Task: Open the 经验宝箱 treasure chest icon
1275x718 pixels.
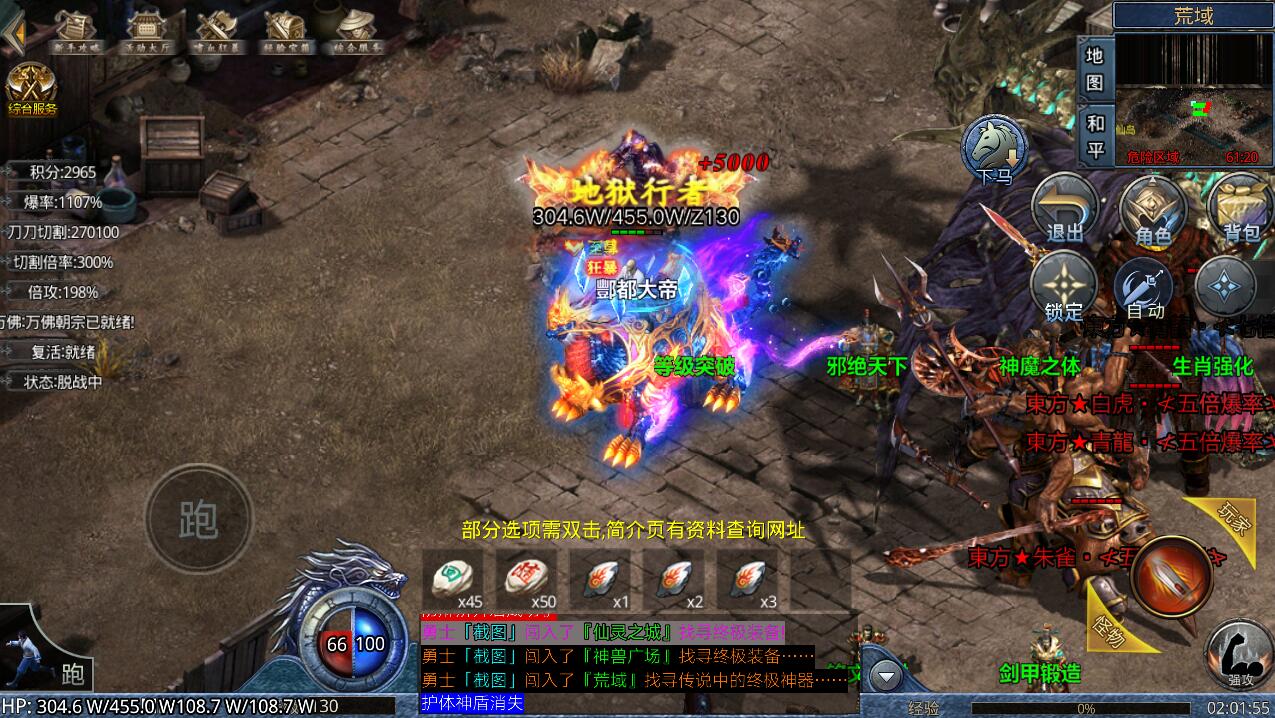Action: [288, 31]
